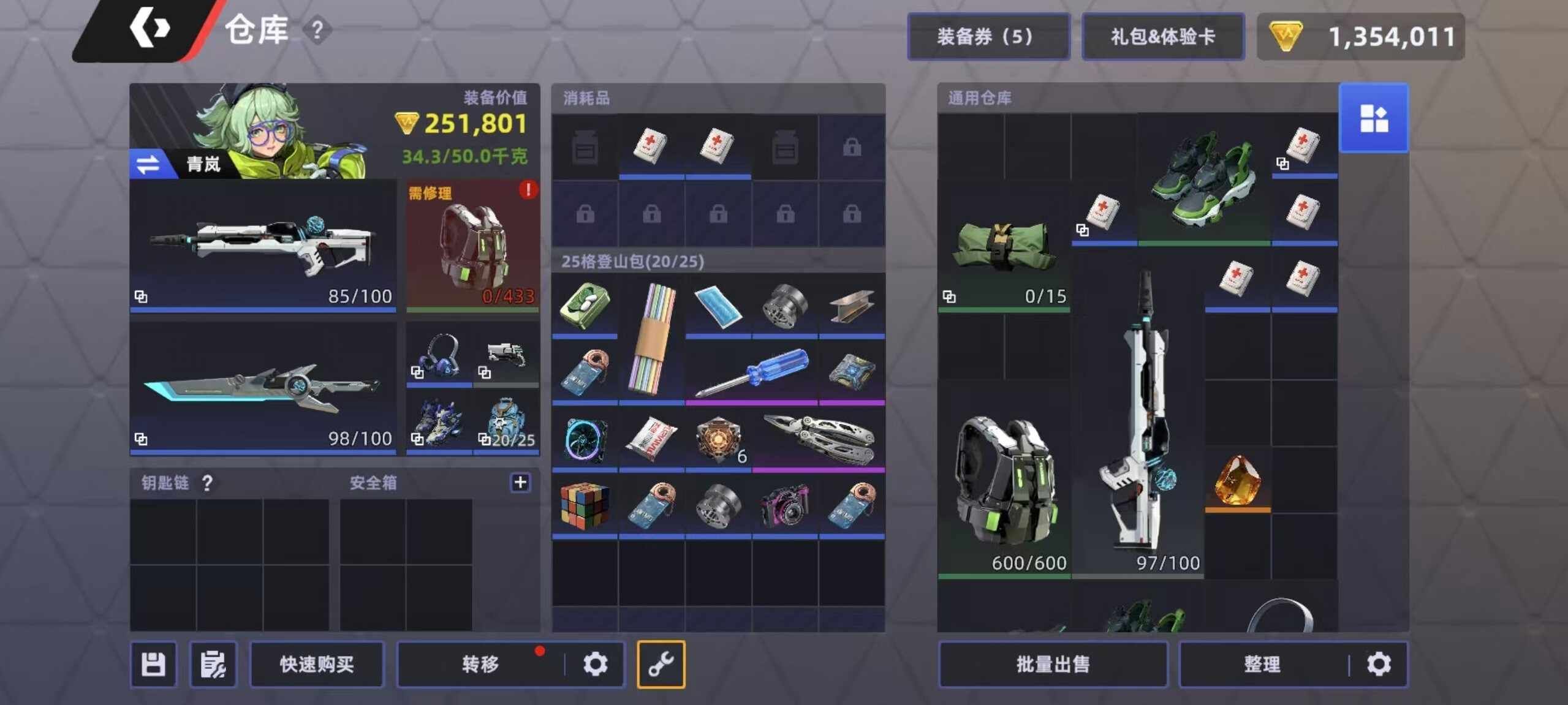
Task: Select the save loadout disk icon
Action: point(153,664)
